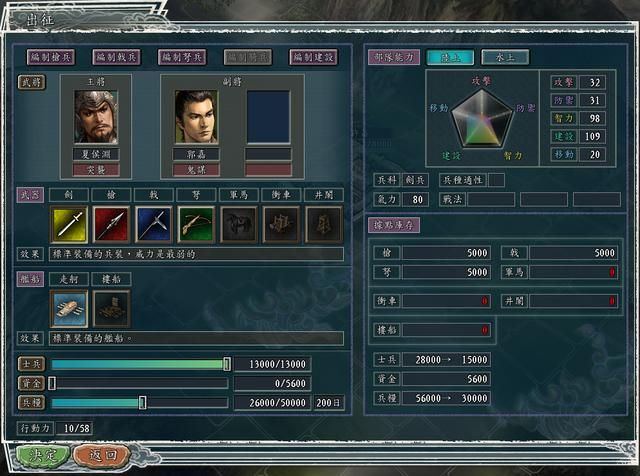Click the 士兵 soldiers slider track
The image size is (640, 476).
pyautogui.click(x=139, y=364)
